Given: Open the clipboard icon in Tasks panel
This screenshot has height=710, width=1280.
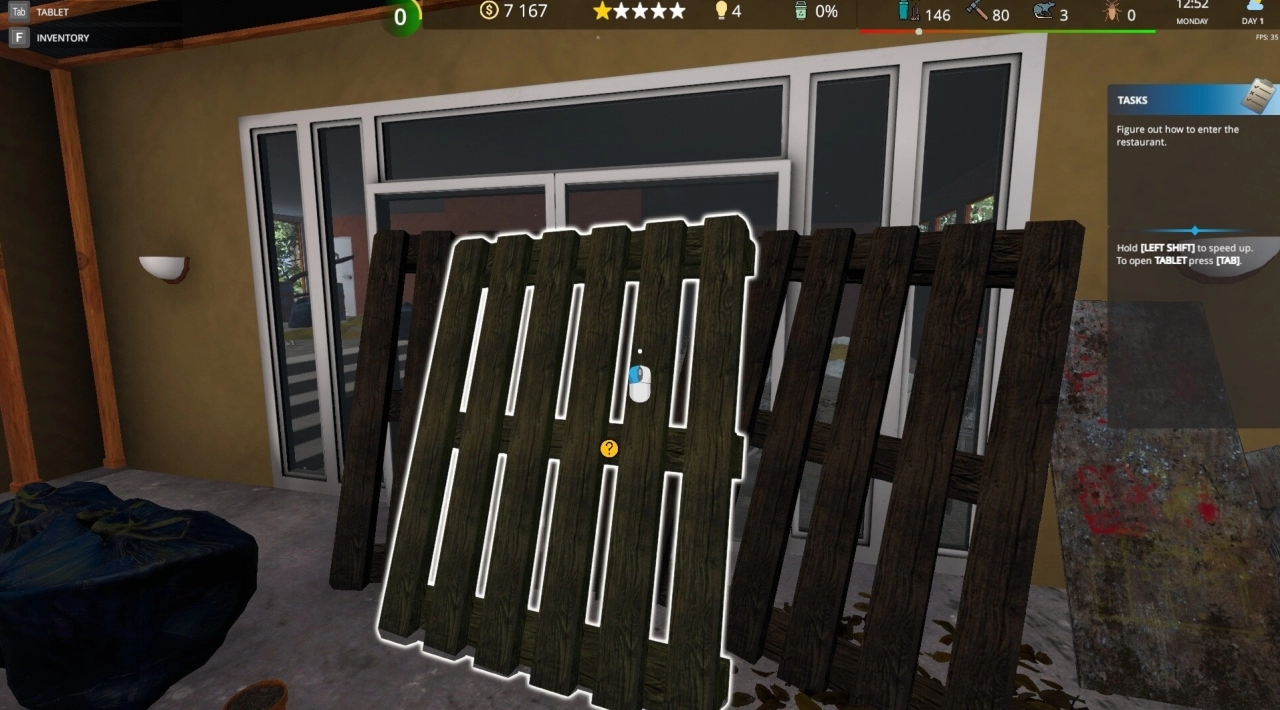Looking at the screenshot, I should pyautogui.click(x=1259, y=96).
